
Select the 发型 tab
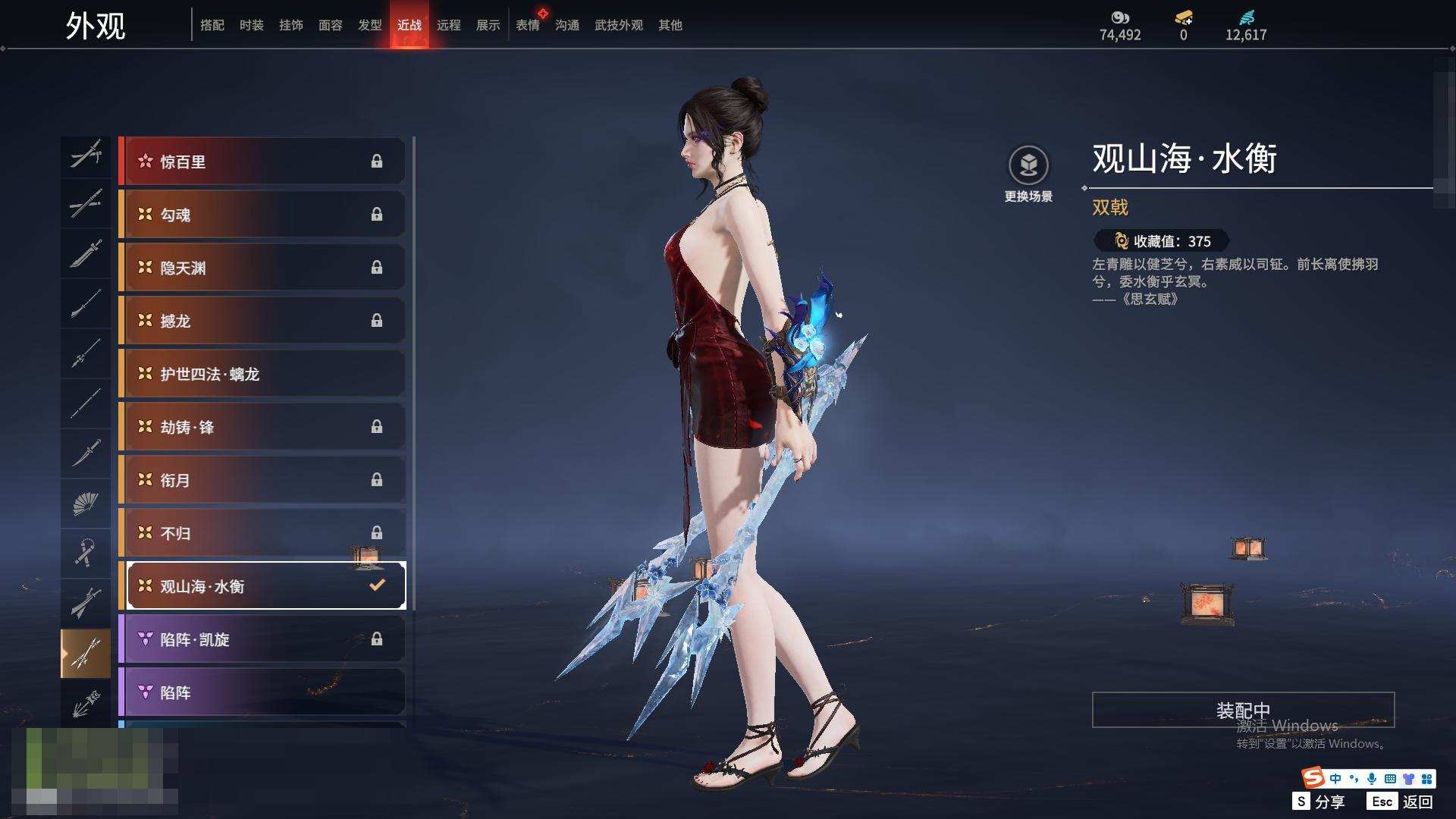[369, 25]
